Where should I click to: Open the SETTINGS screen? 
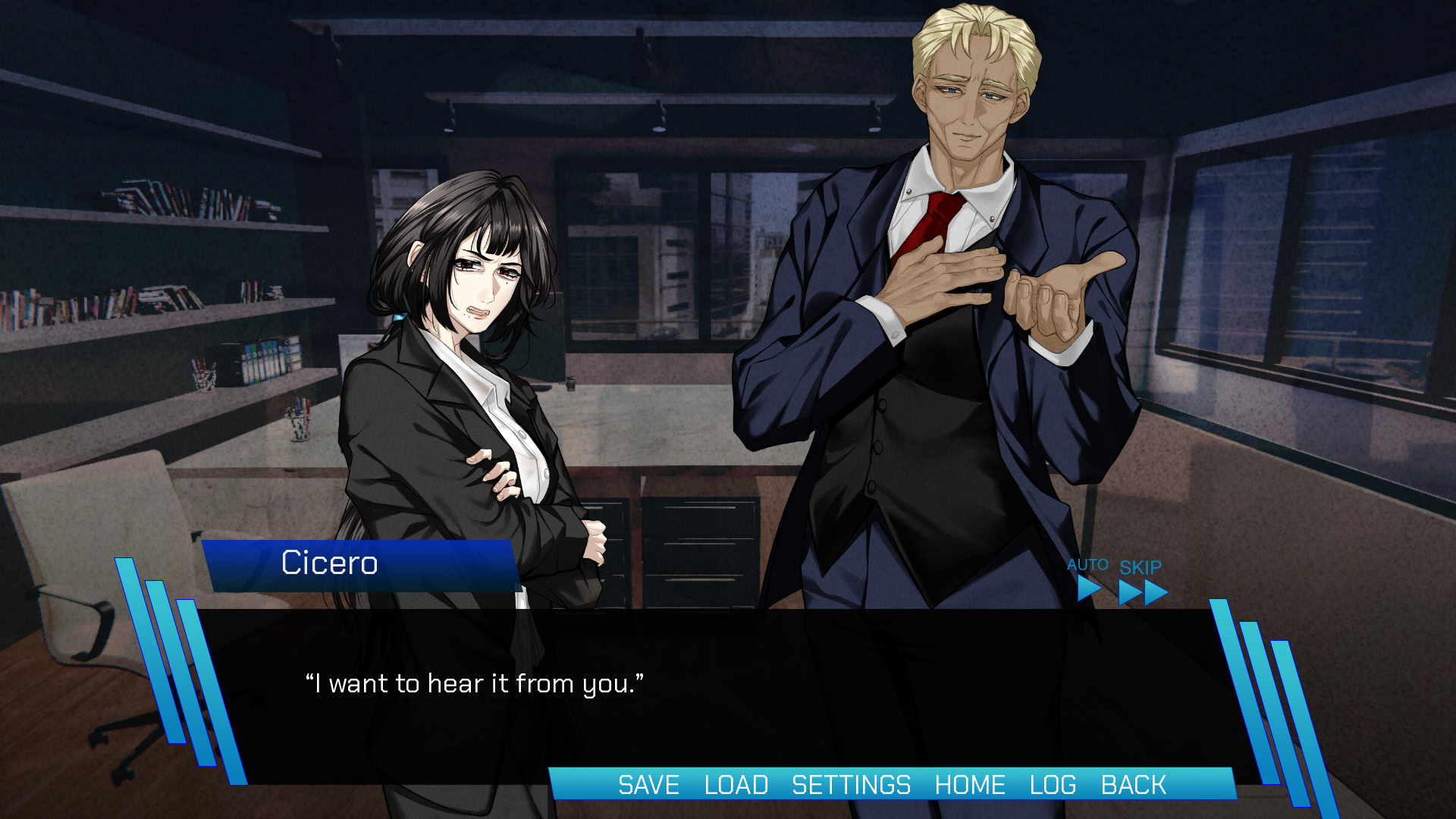pos(851,785)
